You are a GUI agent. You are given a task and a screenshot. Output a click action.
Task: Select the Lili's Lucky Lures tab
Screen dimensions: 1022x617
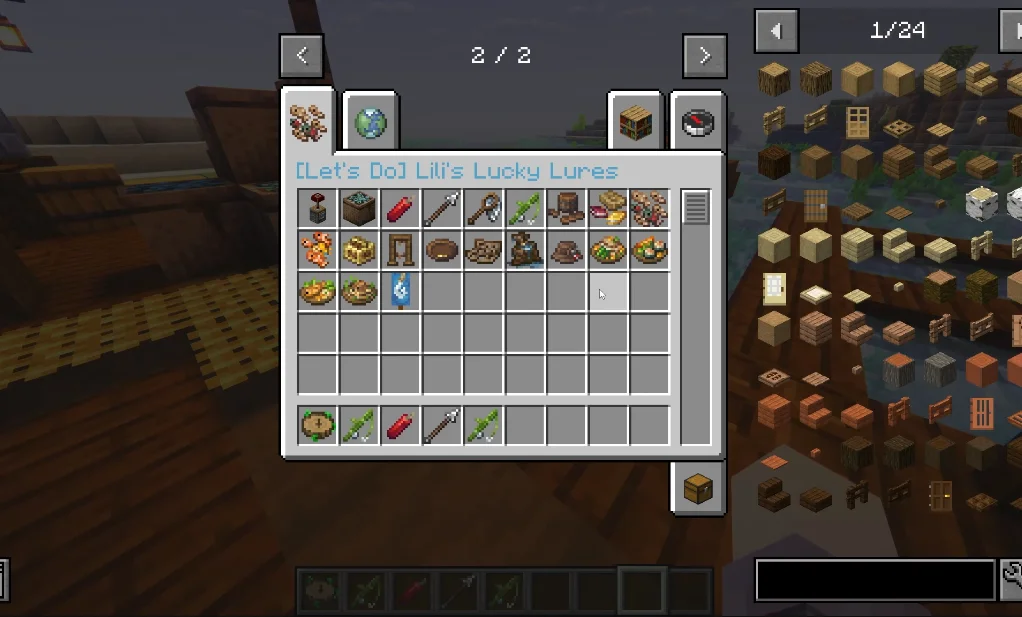(x=308, y=120)
